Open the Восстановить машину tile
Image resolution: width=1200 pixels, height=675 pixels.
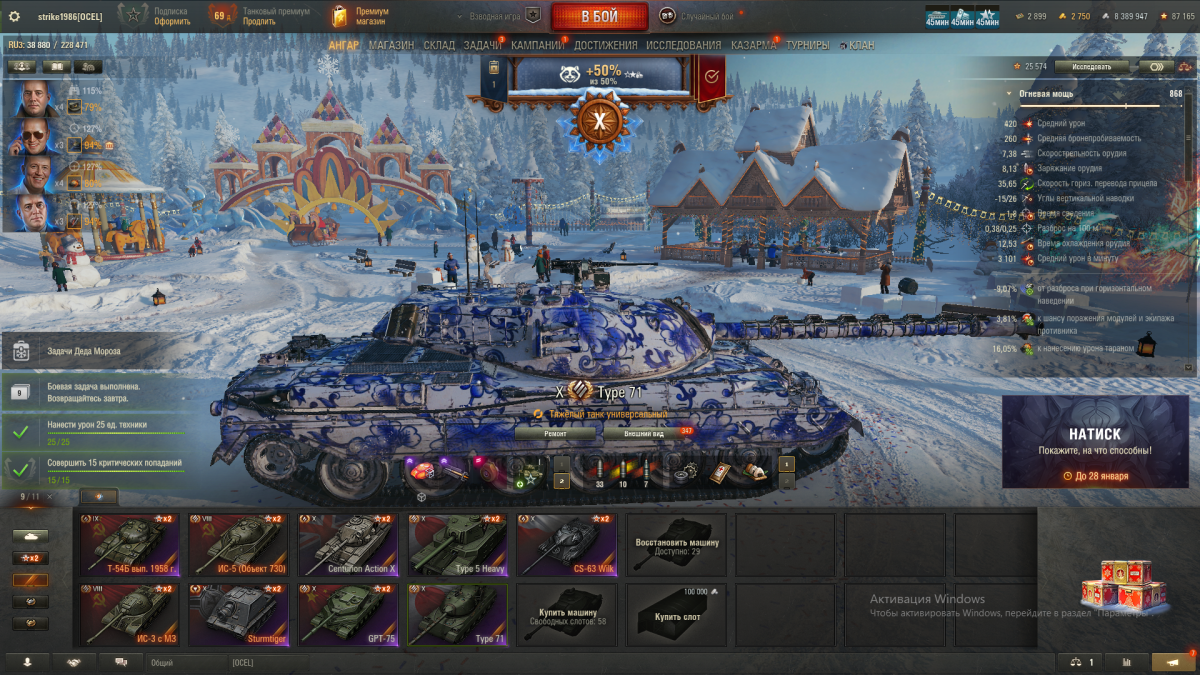[677, 545]
